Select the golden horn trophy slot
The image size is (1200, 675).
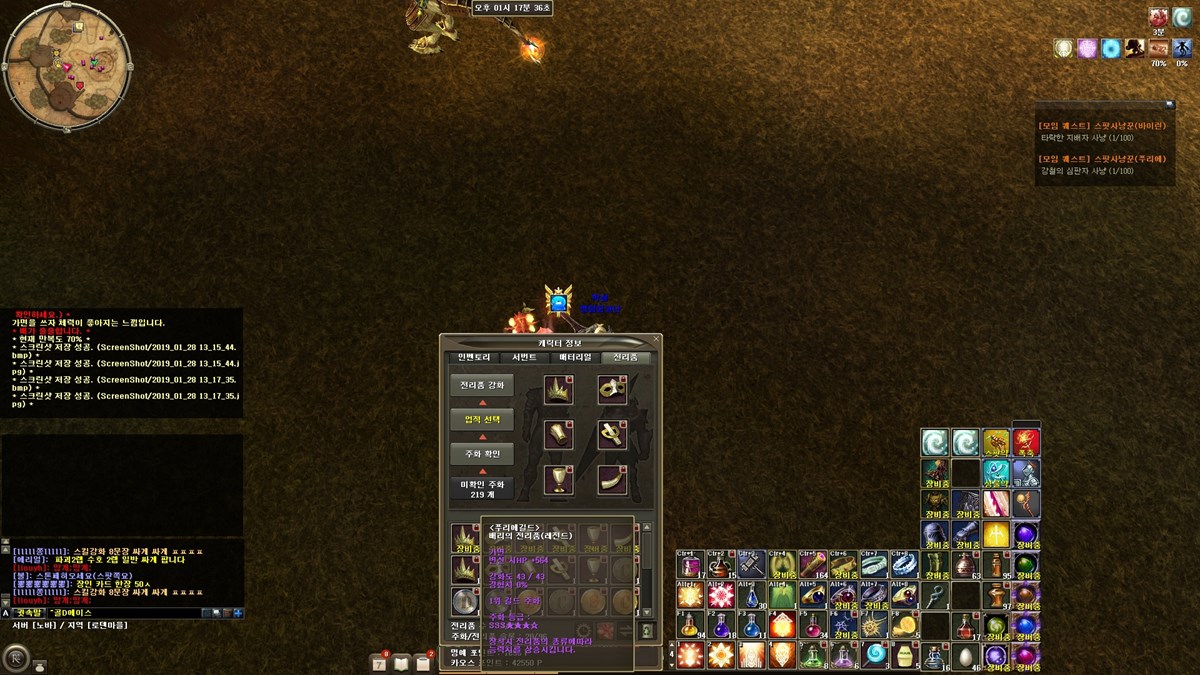pos(611,480)
